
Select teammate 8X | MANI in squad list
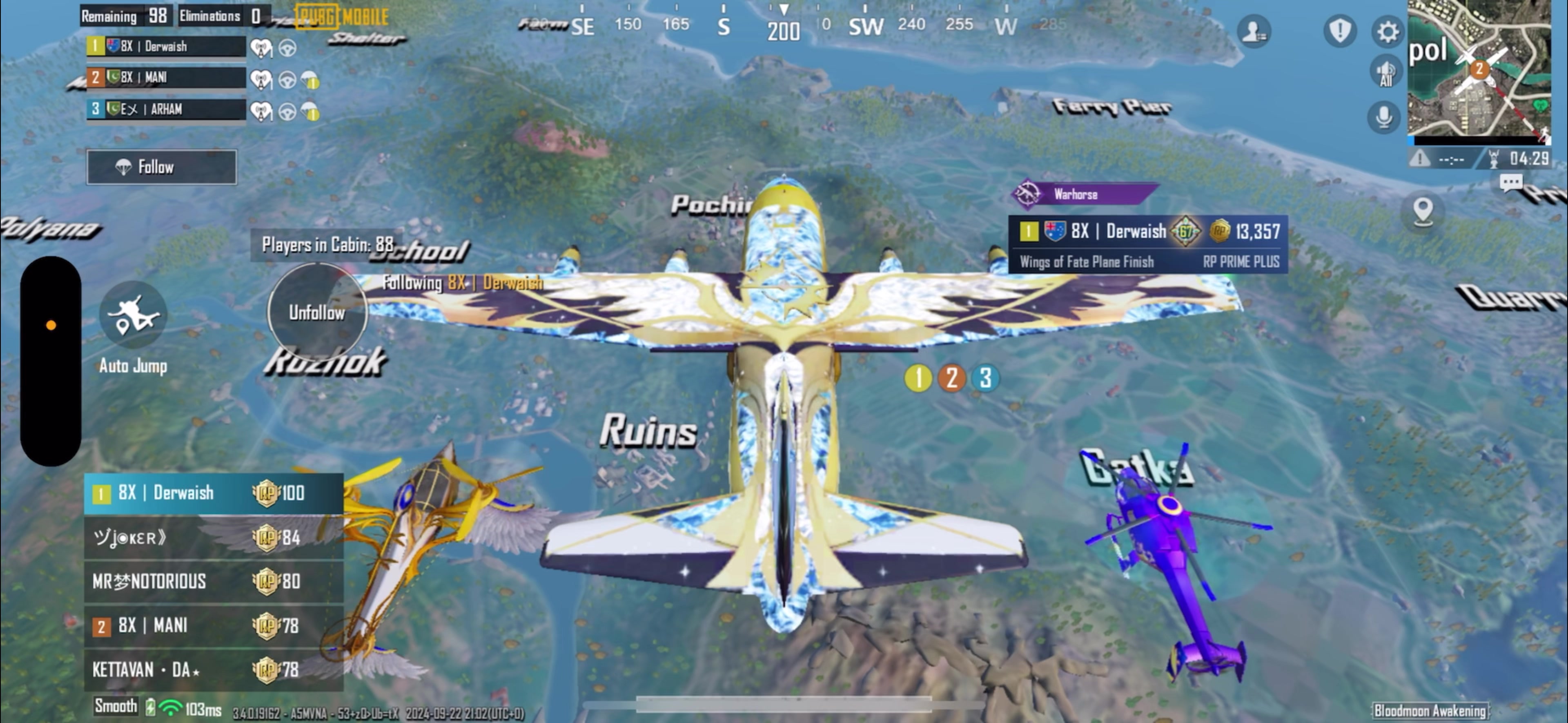click(165, 77)
